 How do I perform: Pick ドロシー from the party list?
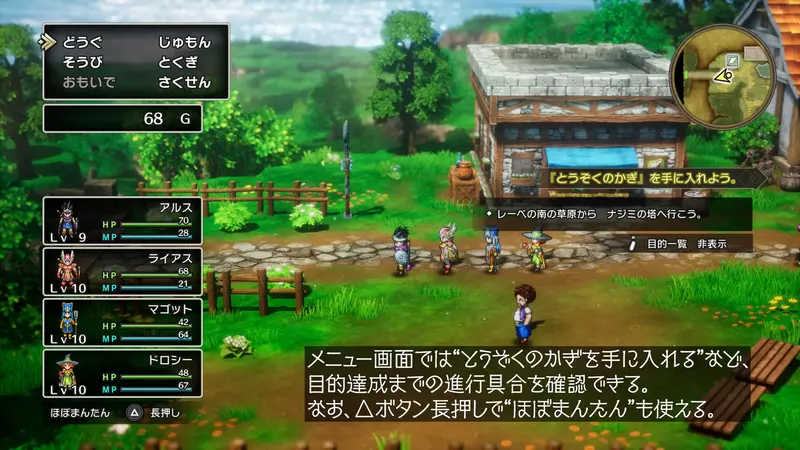pos(122,374)
